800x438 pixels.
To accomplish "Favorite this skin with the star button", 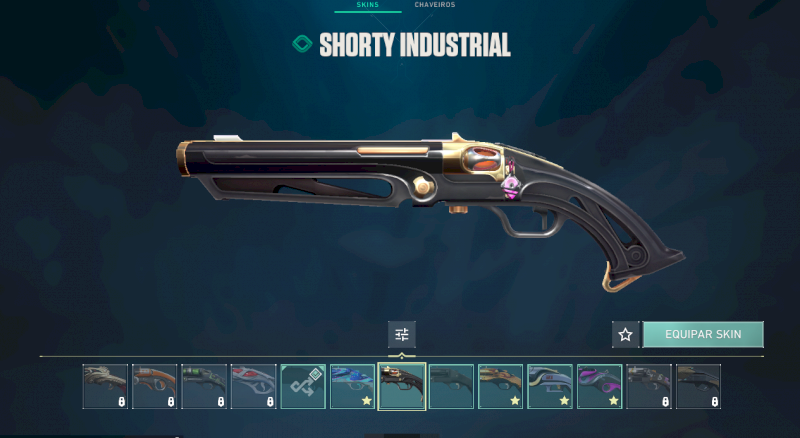I will point(625,334).
